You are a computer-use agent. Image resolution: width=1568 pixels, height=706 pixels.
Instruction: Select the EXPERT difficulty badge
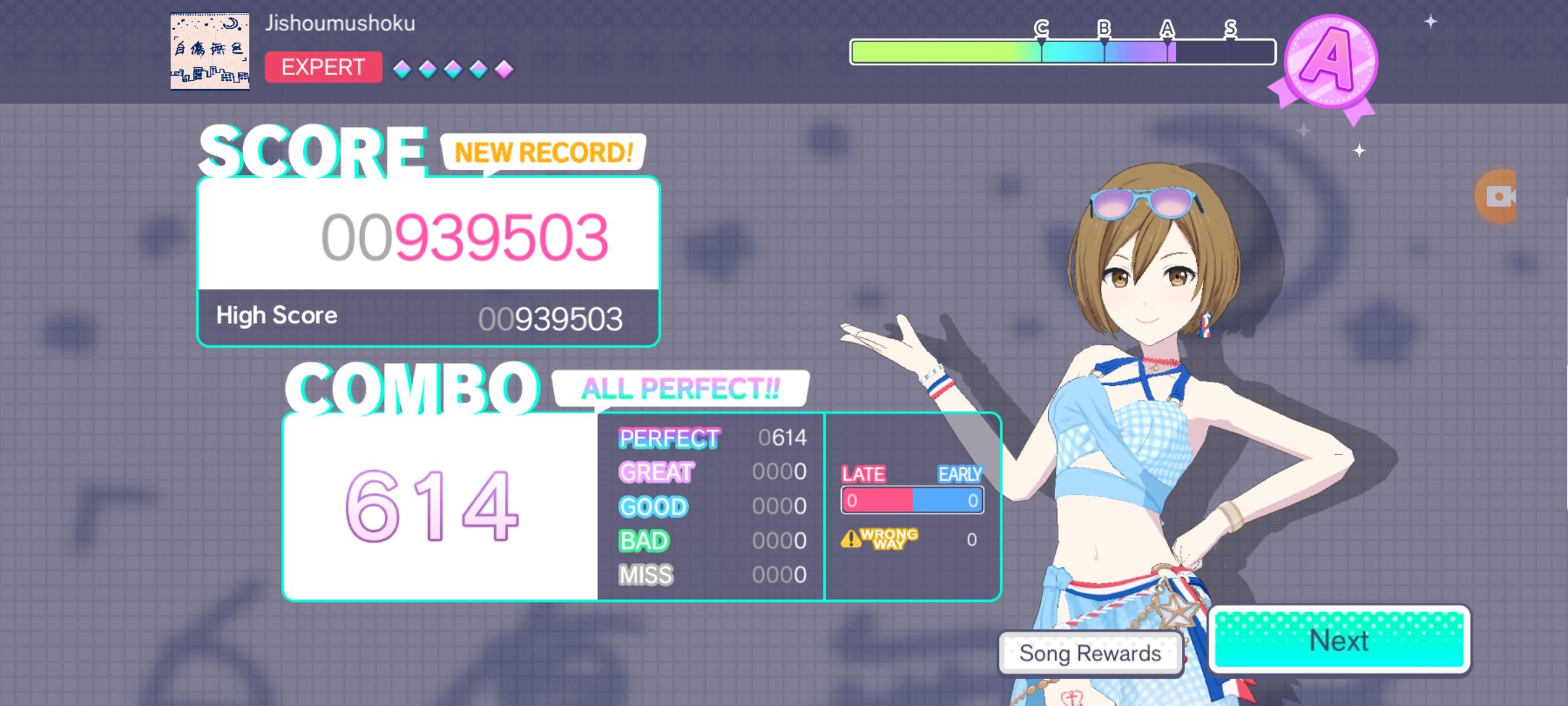click(x=323, y=67)
